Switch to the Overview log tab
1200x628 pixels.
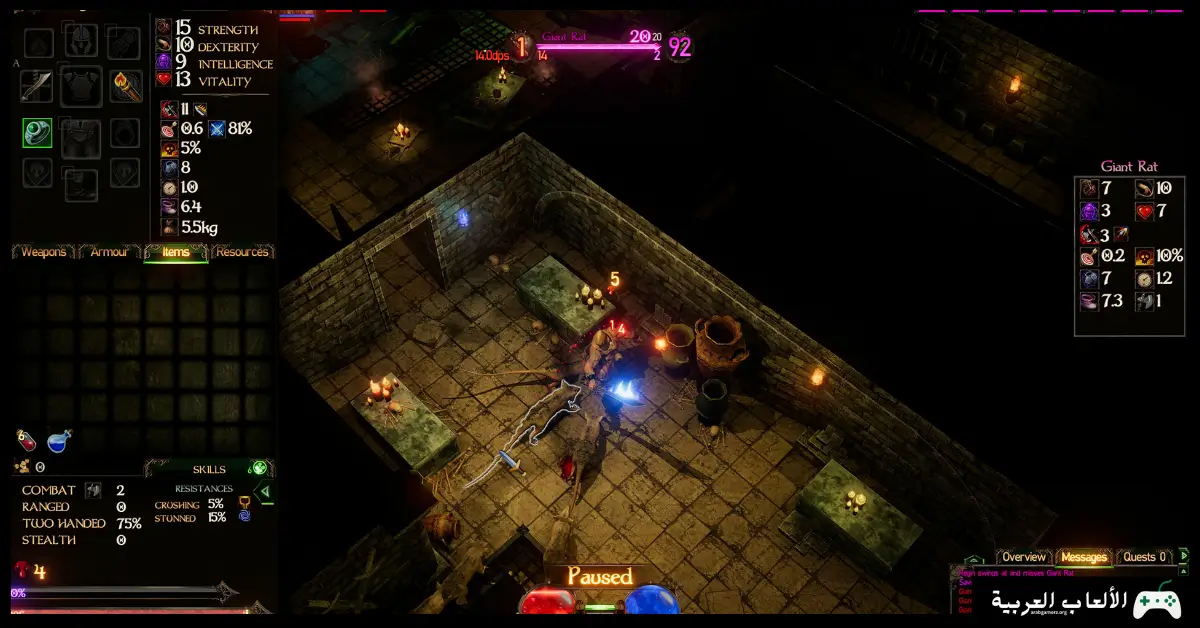(1024, 557)
